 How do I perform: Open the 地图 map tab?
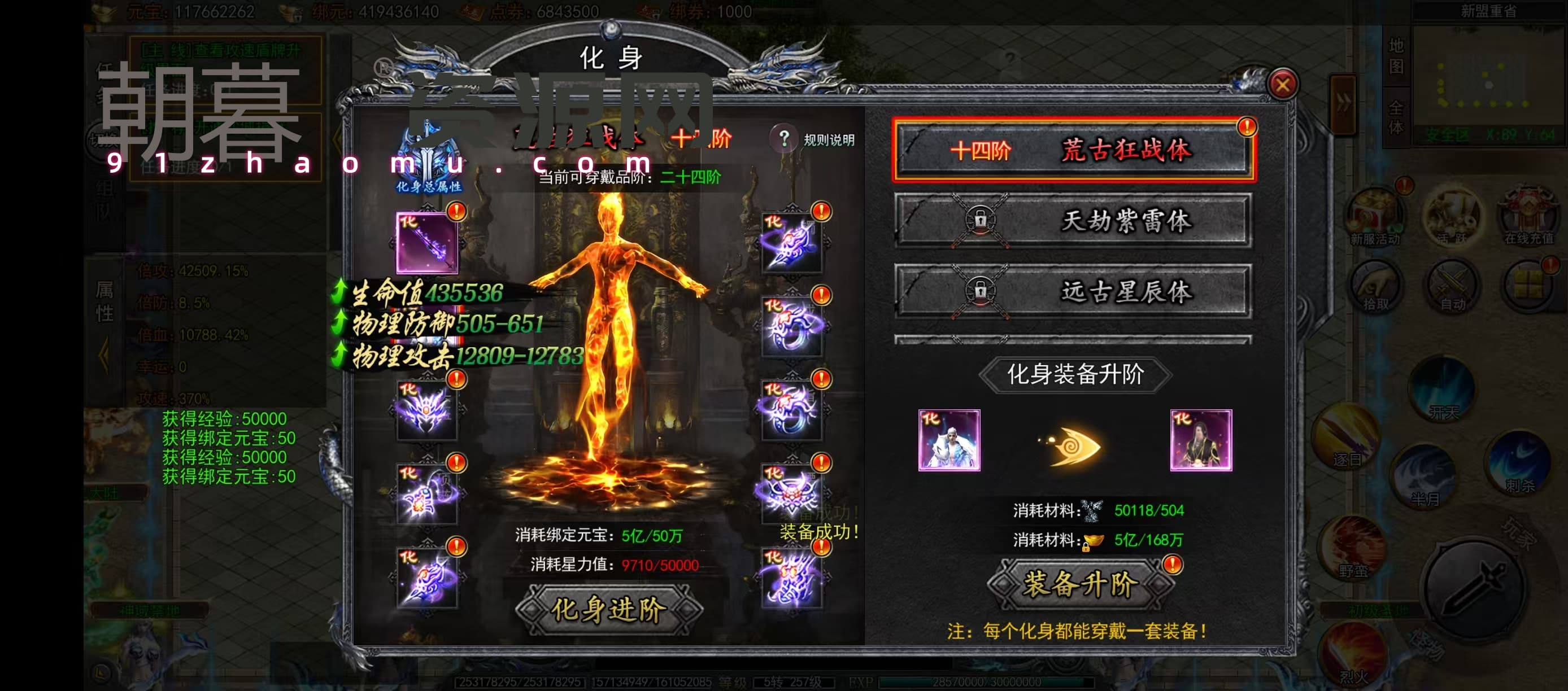coord(1396,56)
